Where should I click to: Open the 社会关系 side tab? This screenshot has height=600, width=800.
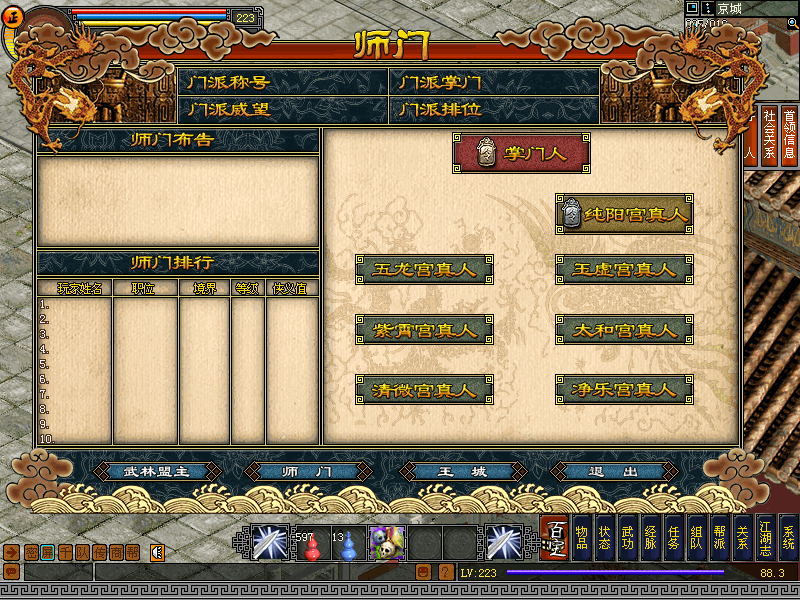point(769,135)
